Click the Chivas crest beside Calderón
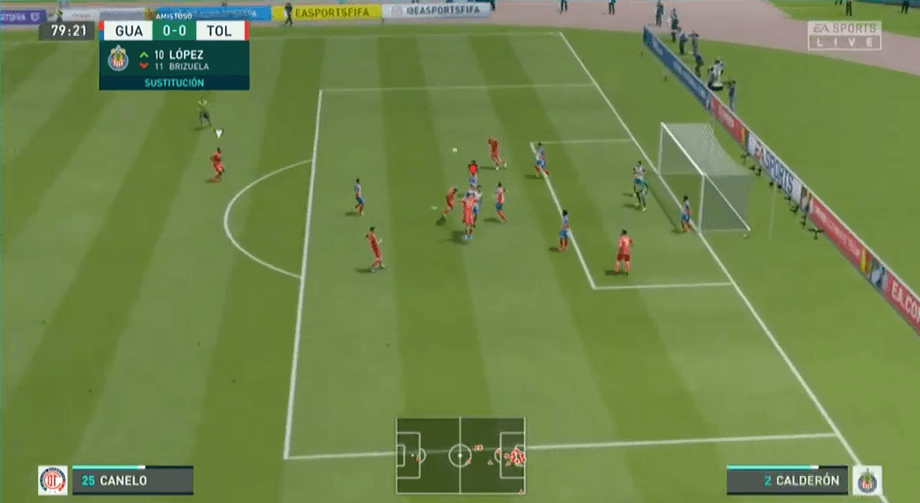The image size is (920, 503). 867,480
